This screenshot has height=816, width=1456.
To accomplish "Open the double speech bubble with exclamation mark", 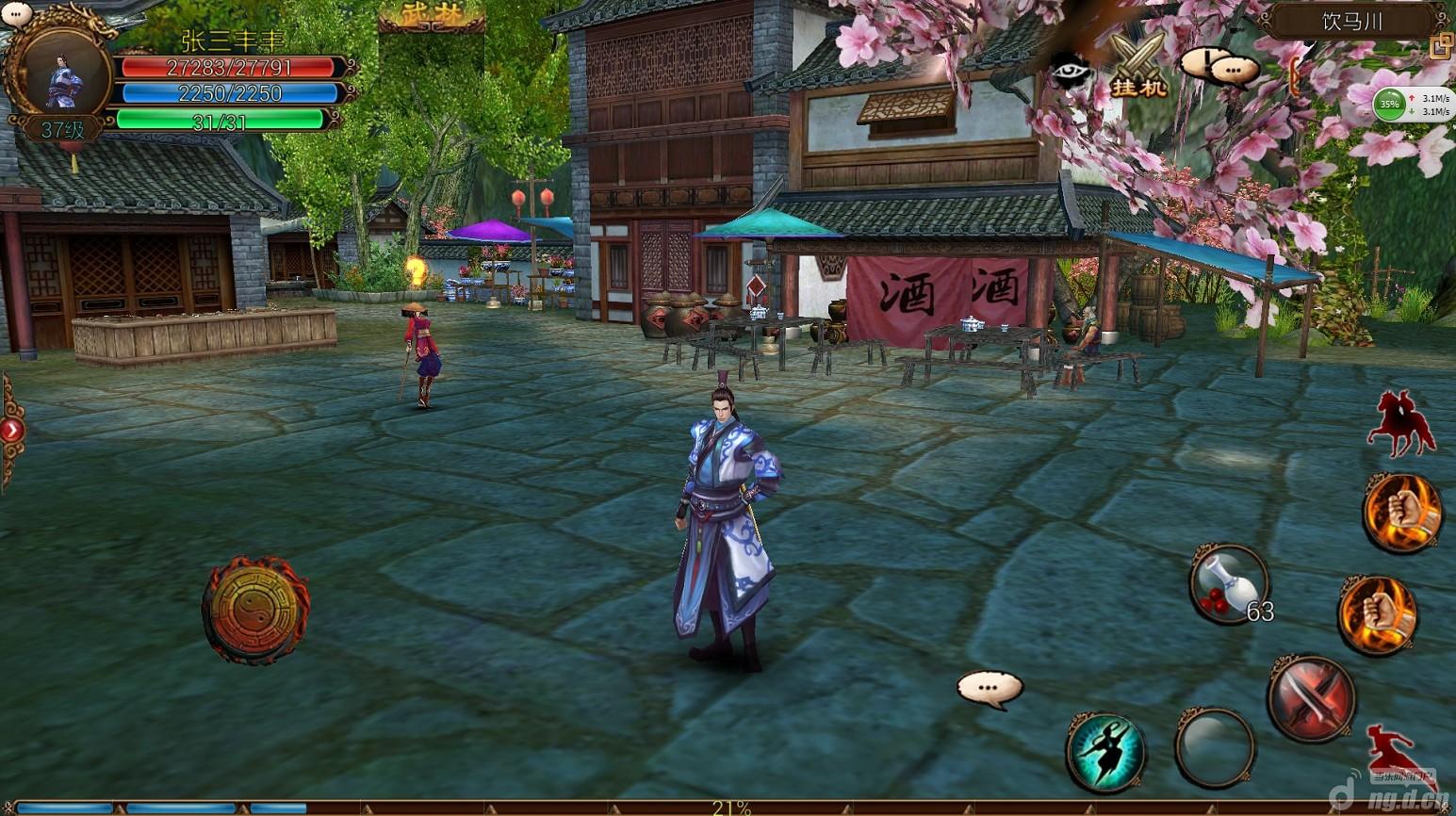I will pos(1221,66).
